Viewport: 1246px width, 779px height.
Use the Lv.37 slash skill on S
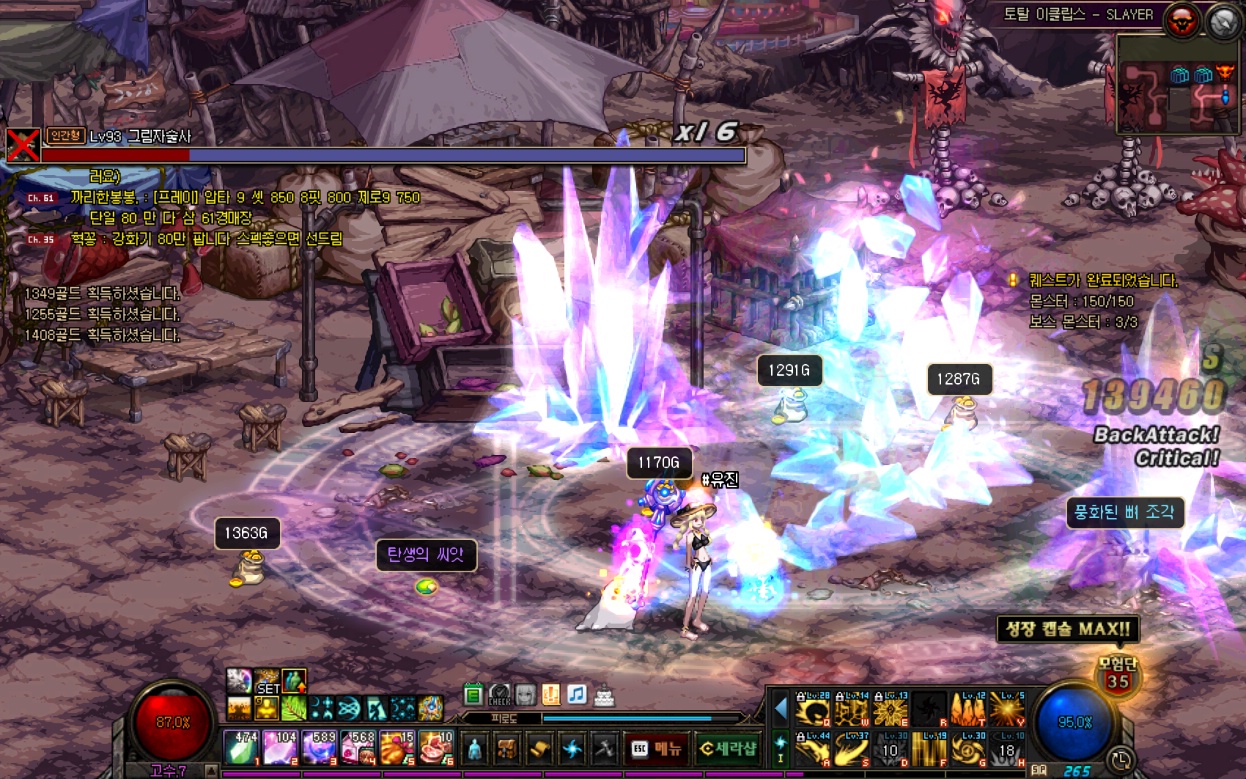[x=851, y=749]
